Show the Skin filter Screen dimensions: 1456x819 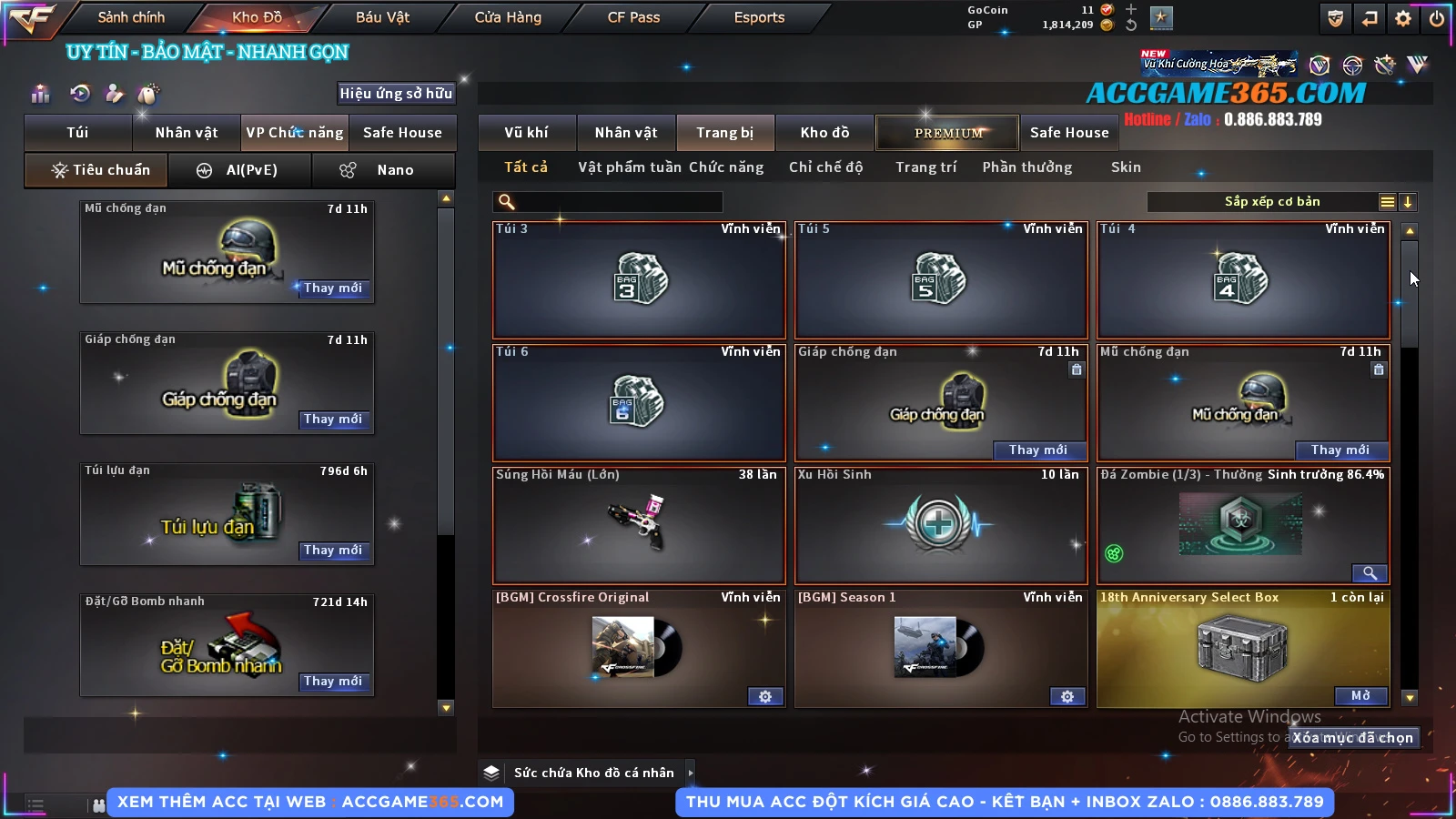[1126, 167]
